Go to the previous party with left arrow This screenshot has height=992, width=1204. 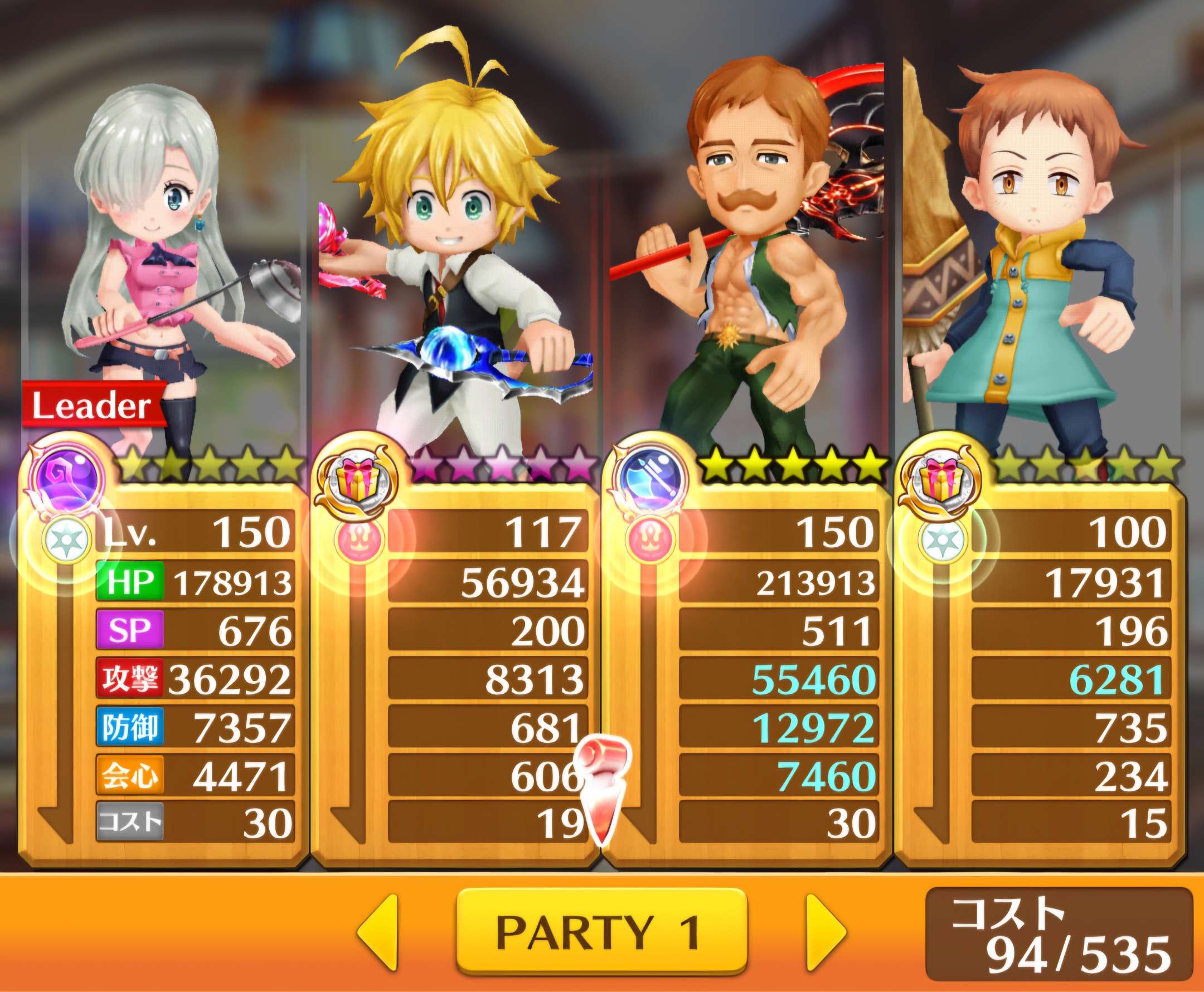coord(378,932)
